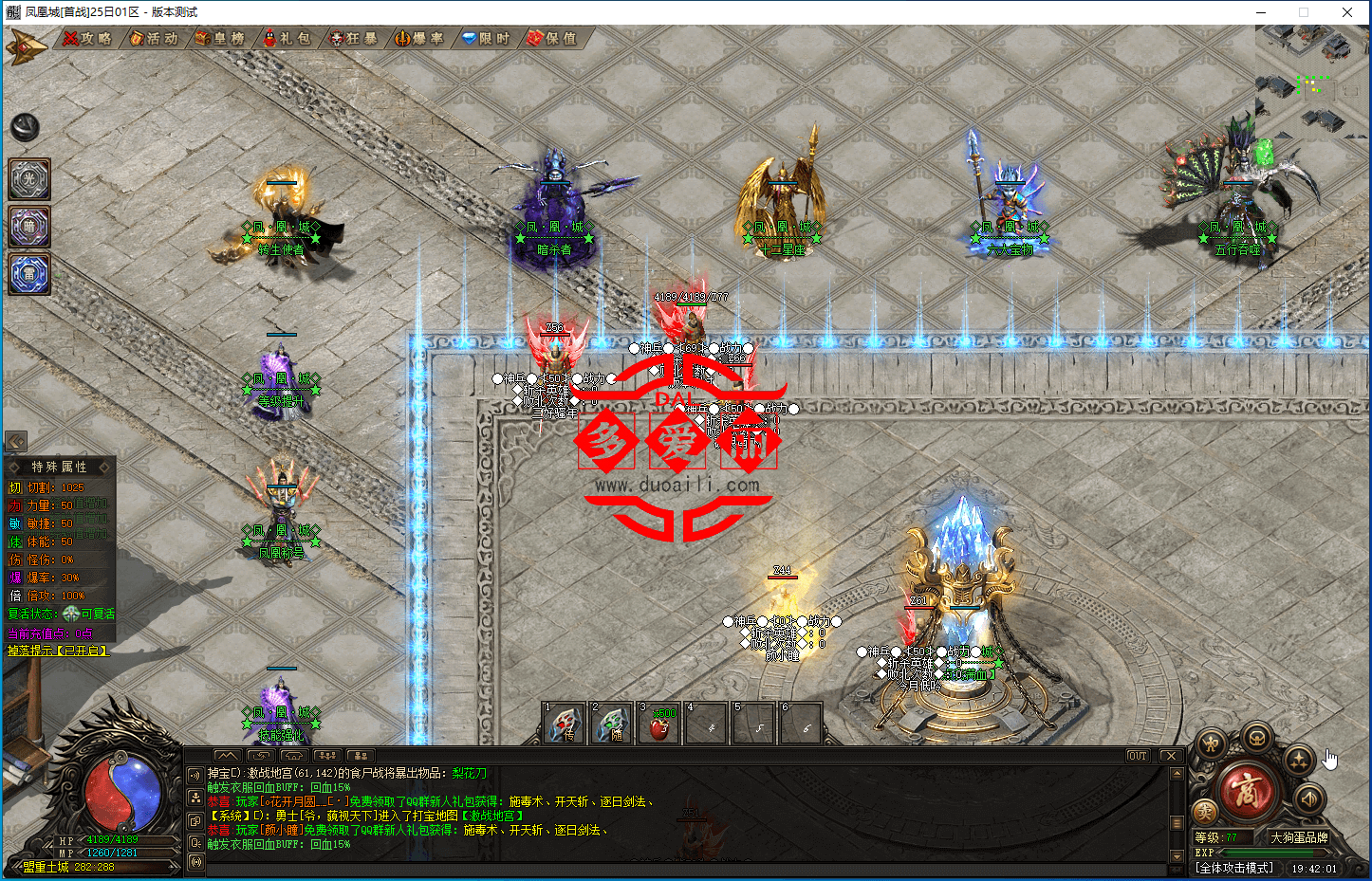Viewport: 1372px width, 881px height.
Task: Open the 礼包 gift pack menu
Action: [x=287, y=39]
